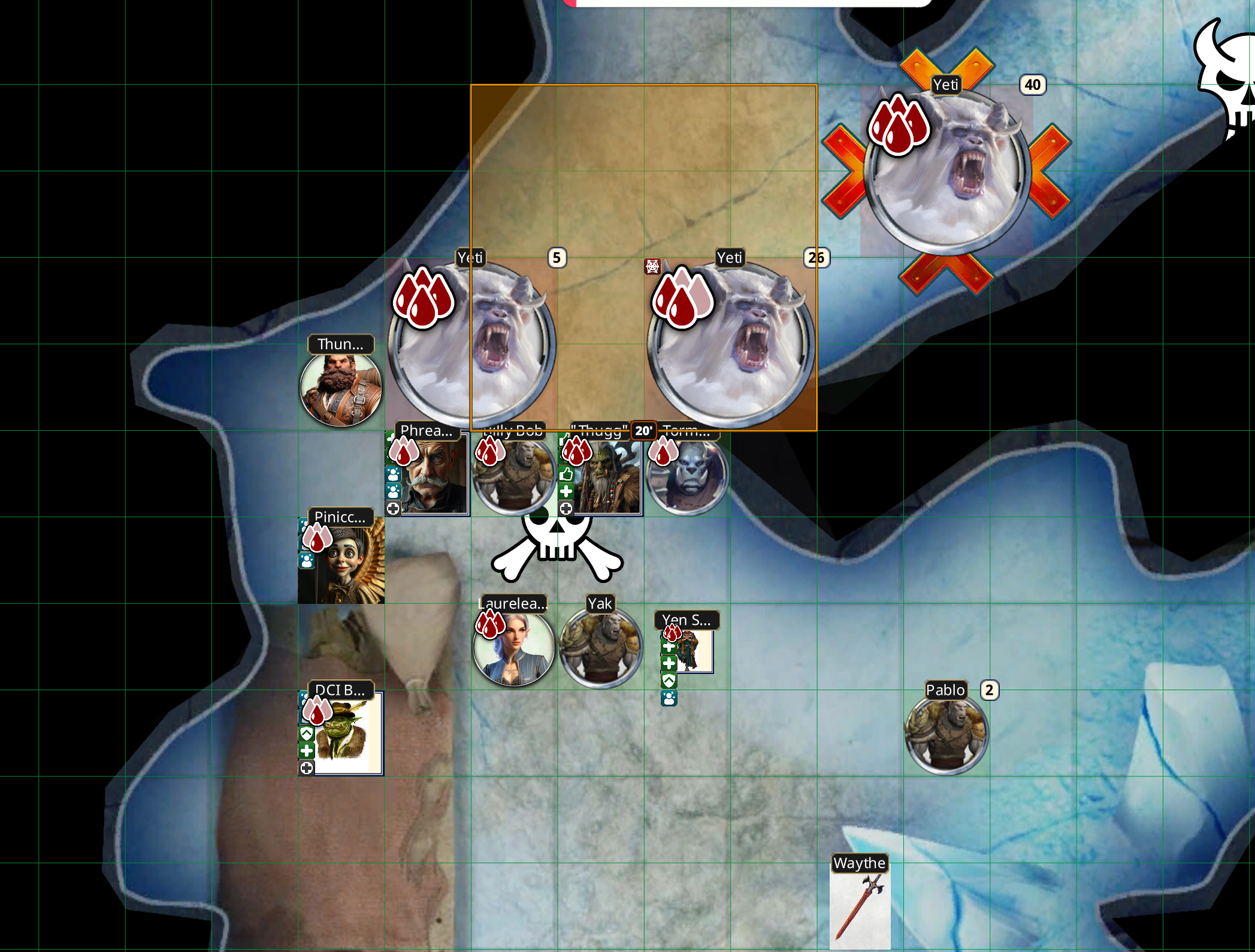Click the Waythe label above the sword token
Image resolution: width=1255 pixels, height=952 pixels.
pyautogui.click(x=859, y=863)
